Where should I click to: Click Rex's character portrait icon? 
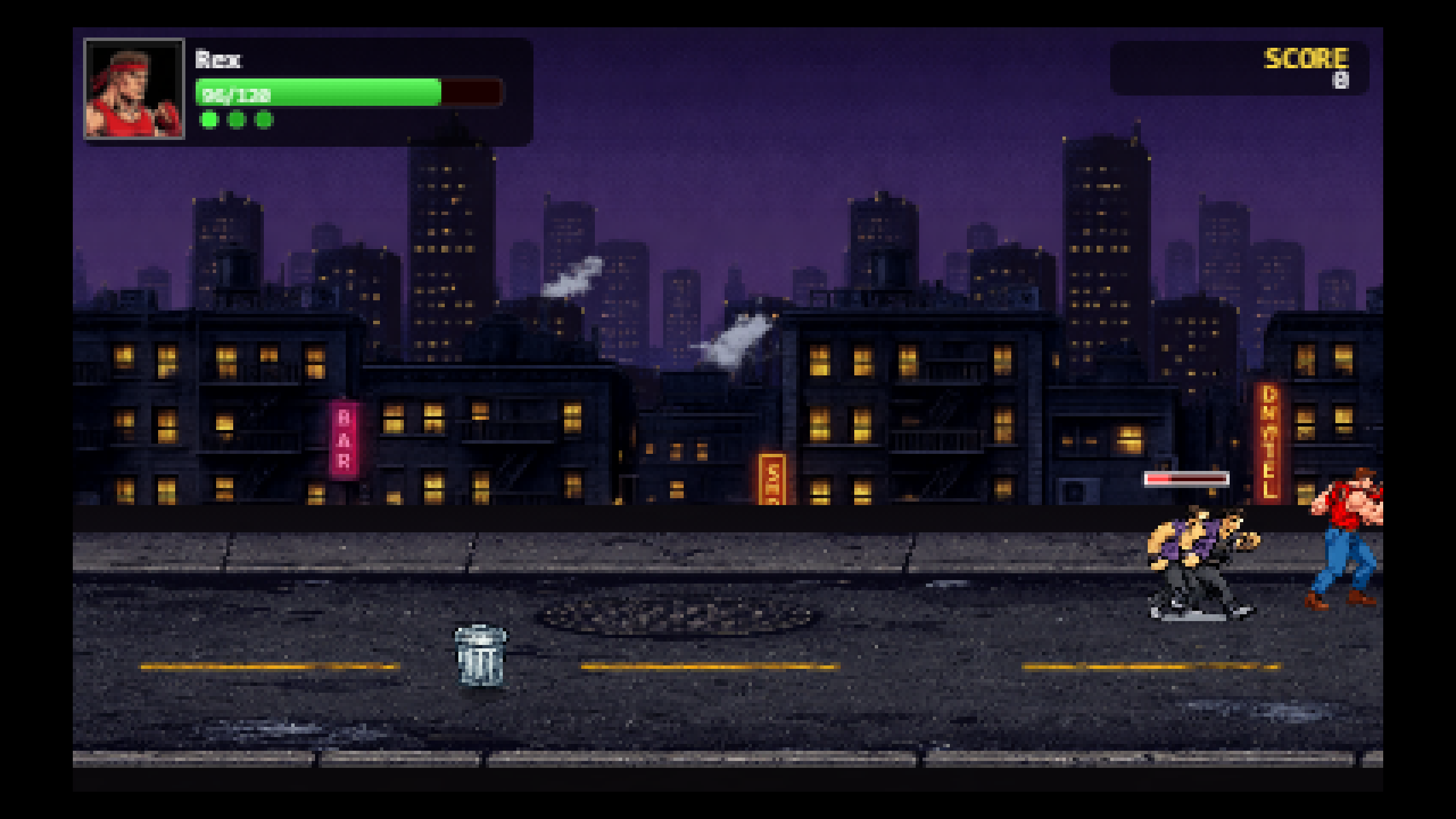click(x=135, y=88)
